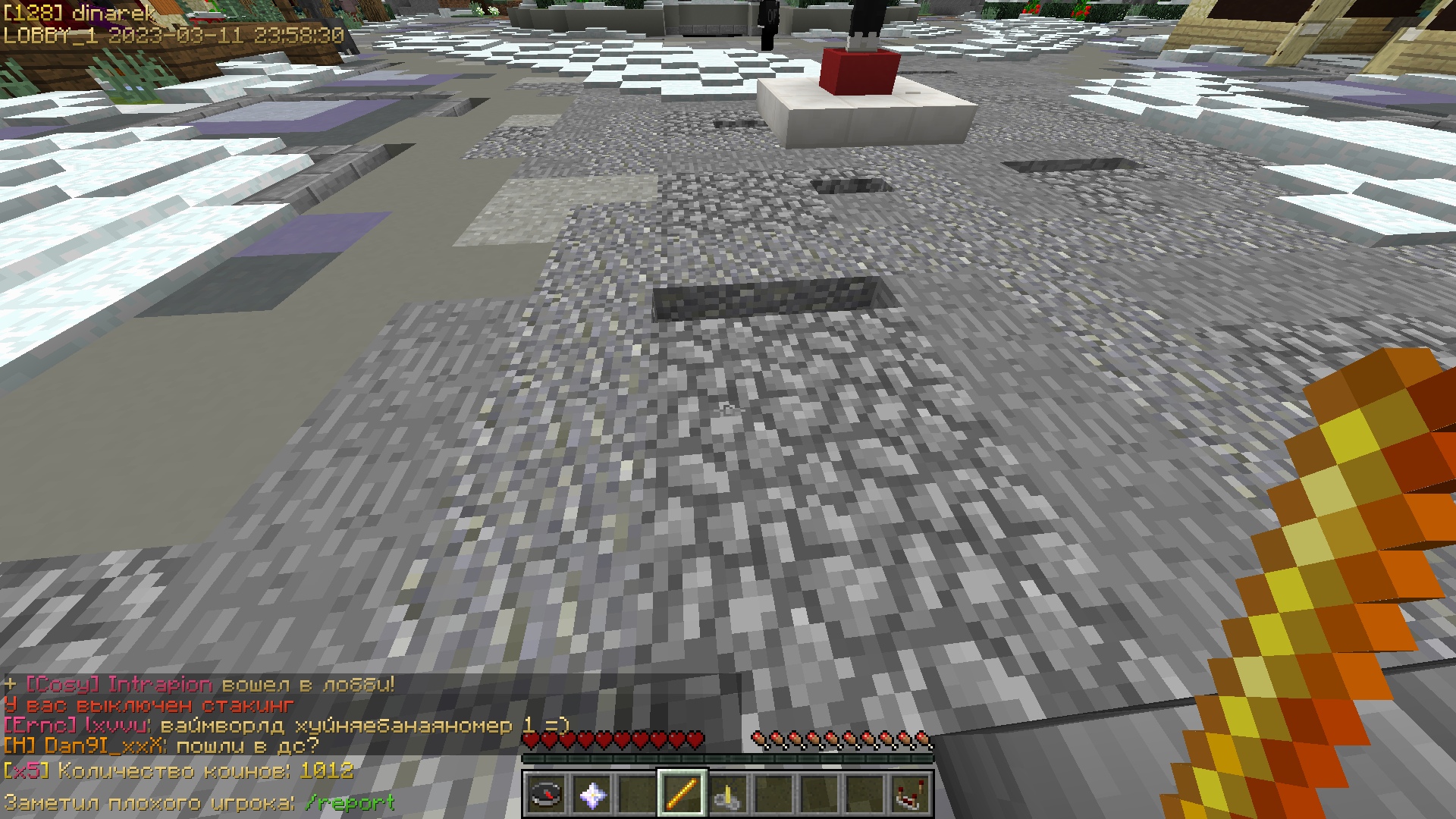The height and width of the screenshot is (819, 1456).
Task: Click Dan9I_xxX's name in the chat
Action: [x=104, y=746]
